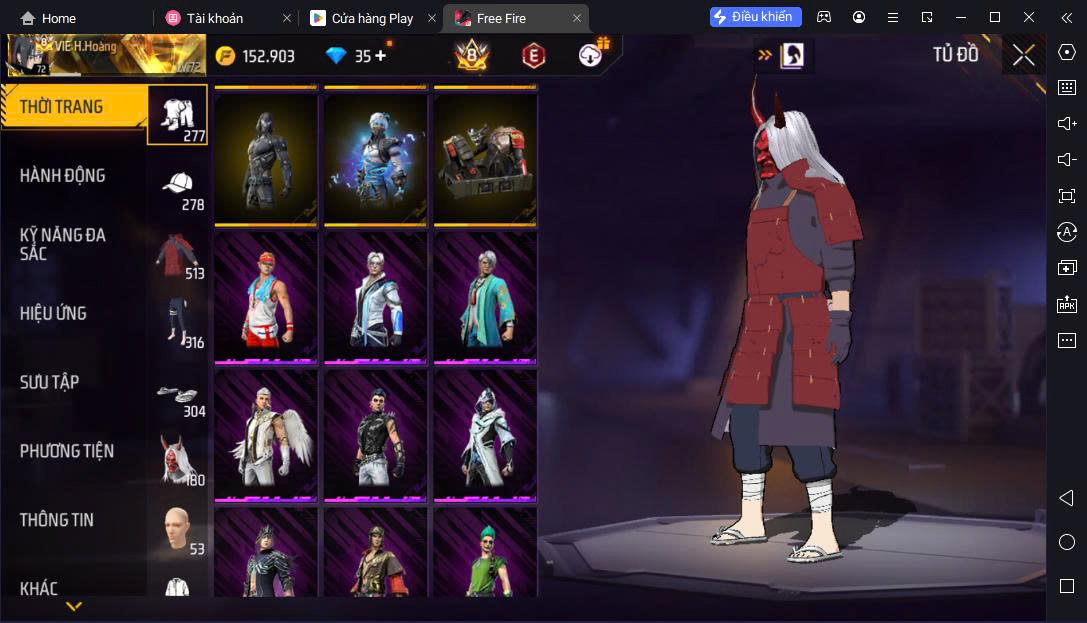1087x623 pixels.
Task: Choose the red cap tank-top outfit
Action: (x=266, y=297)
